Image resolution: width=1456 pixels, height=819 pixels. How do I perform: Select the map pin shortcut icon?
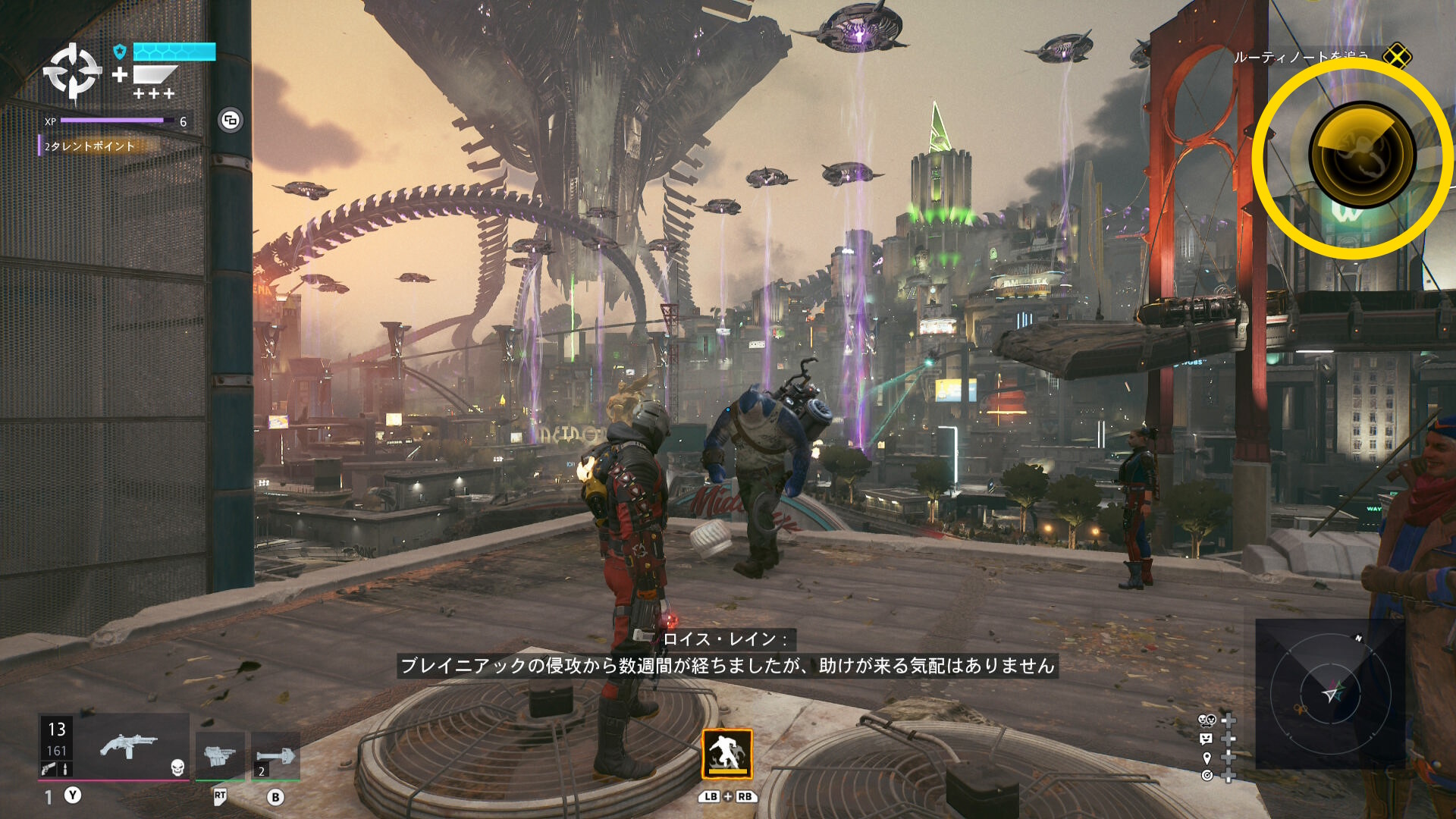click(x=1207, y=758)
